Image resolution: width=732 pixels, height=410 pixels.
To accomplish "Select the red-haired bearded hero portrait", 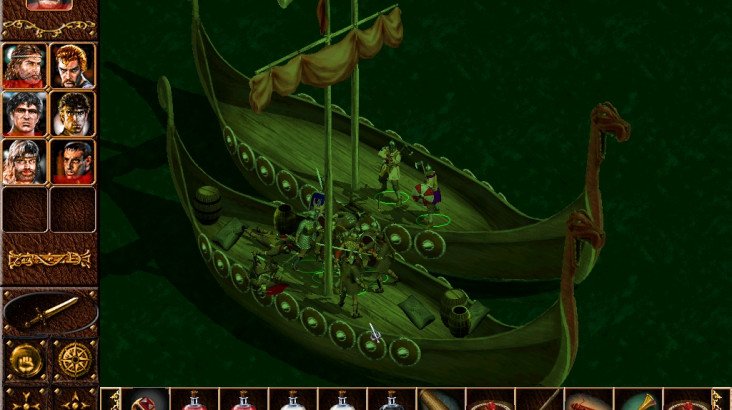I will (x=72, y=66).
